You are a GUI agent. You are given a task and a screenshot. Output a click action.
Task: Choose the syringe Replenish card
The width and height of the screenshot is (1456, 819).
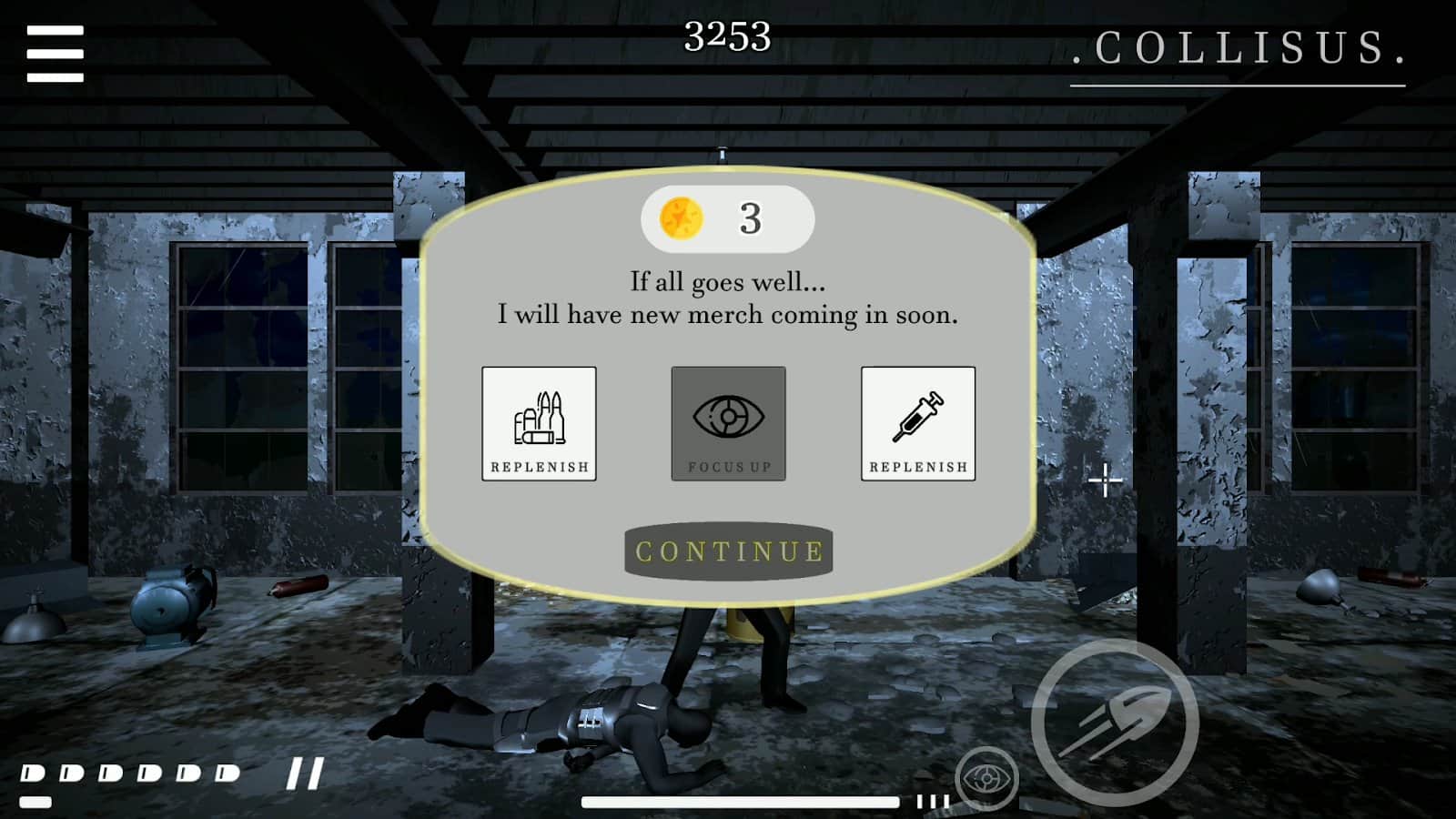[917, 424]
